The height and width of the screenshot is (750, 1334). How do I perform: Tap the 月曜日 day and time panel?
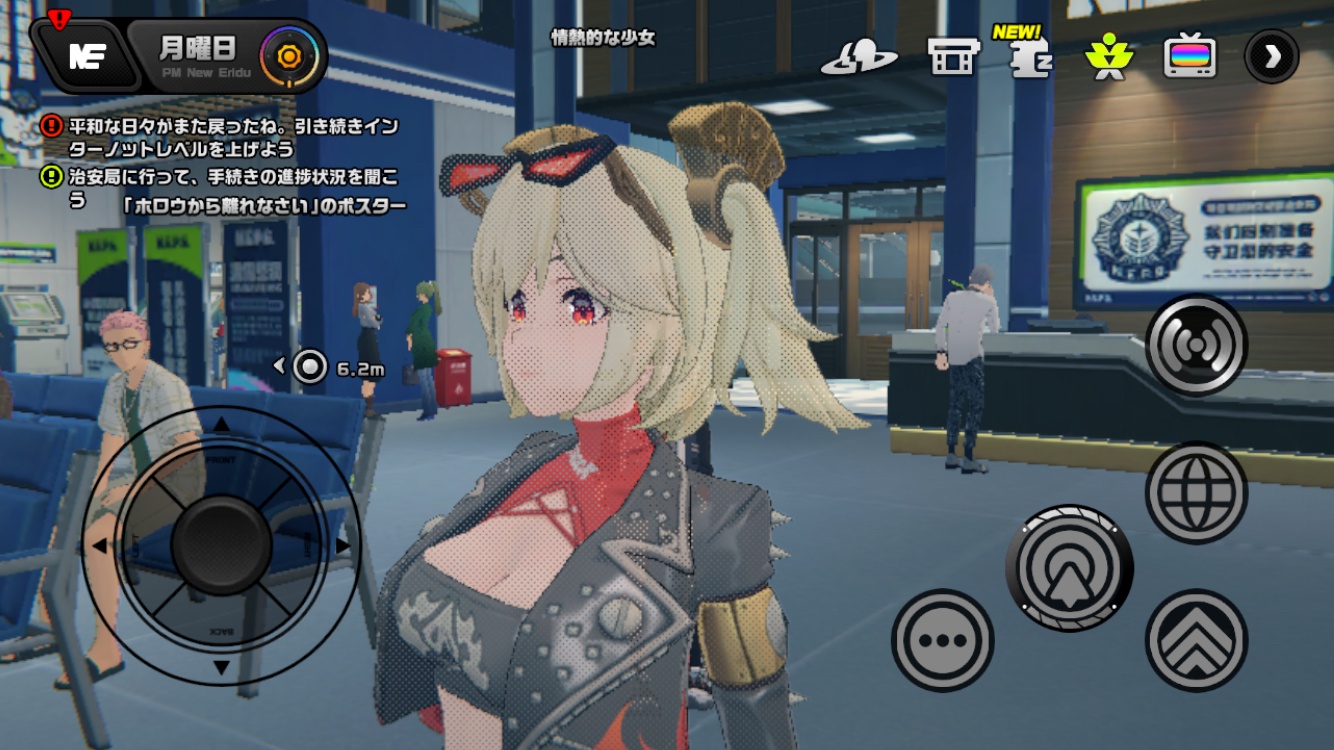point(198,54)
